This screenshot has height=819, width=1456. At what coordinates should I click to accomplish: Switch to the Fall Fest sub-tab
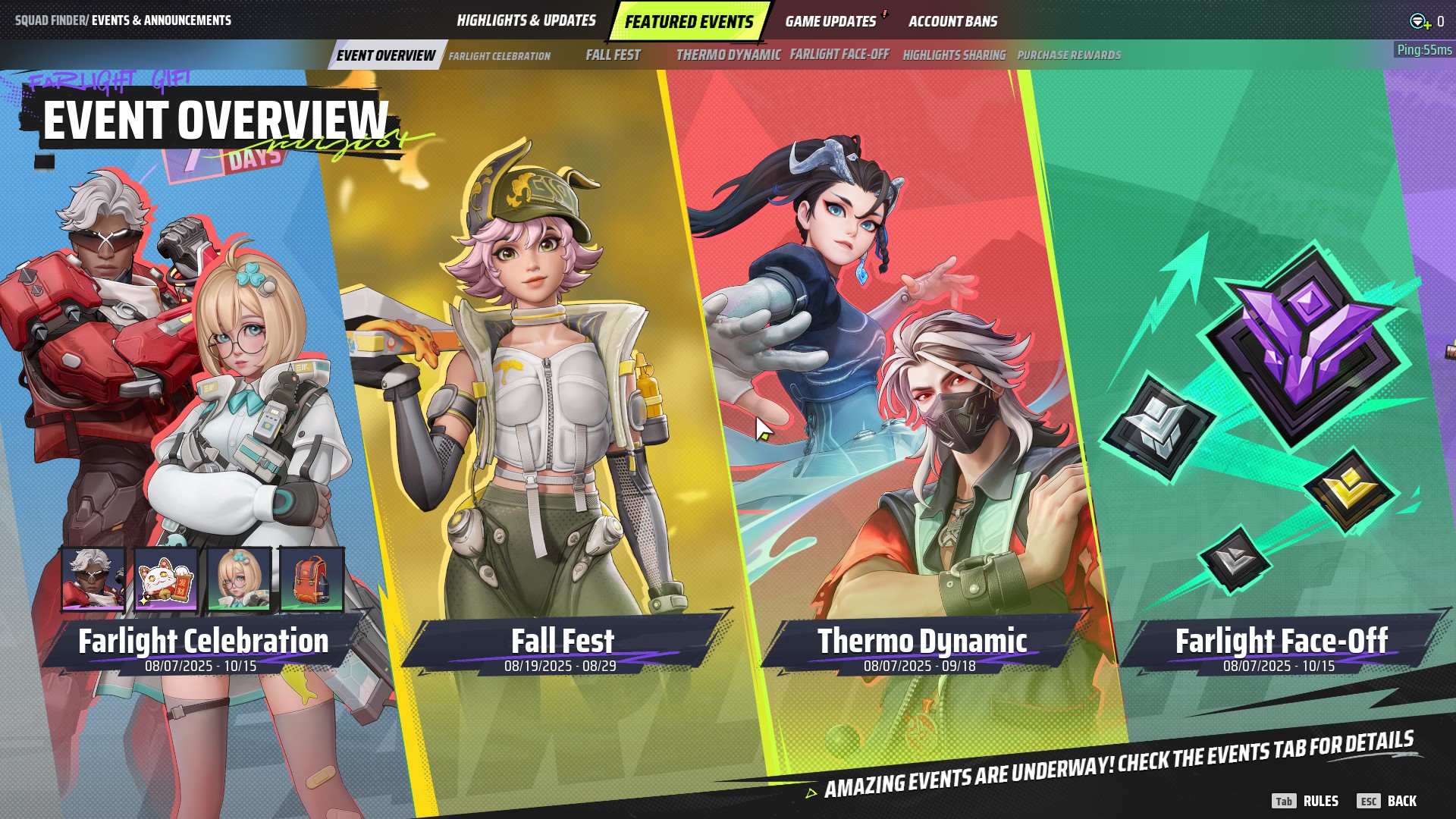[x=613, y=55]
